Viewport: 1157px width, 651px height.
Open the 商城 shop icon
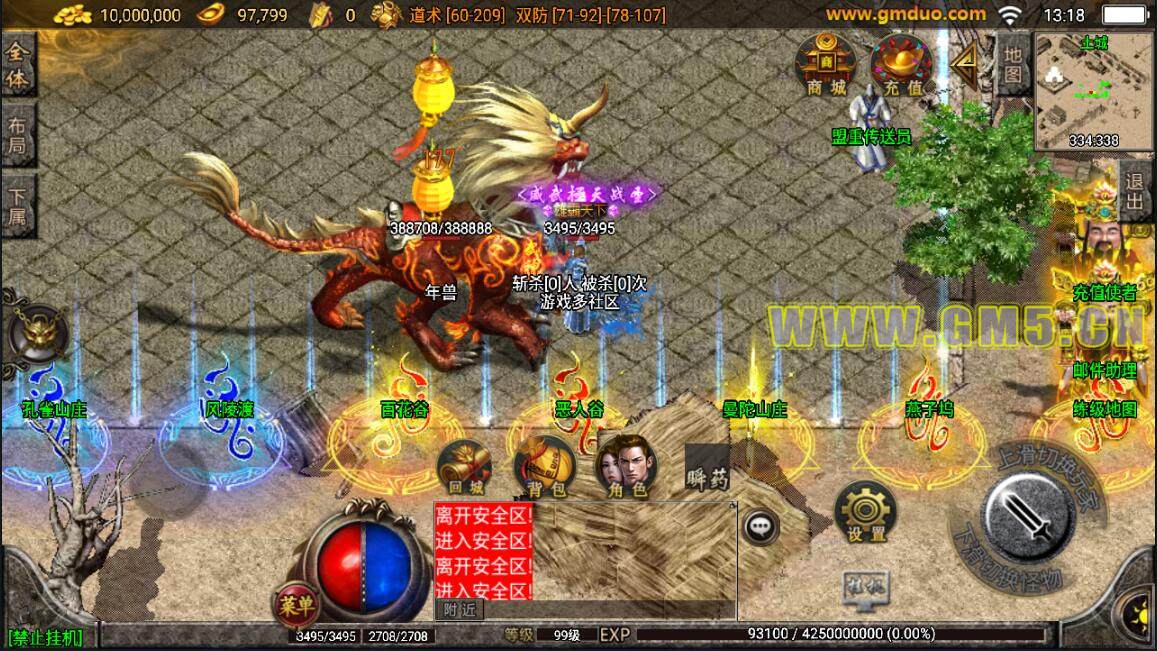826,66
